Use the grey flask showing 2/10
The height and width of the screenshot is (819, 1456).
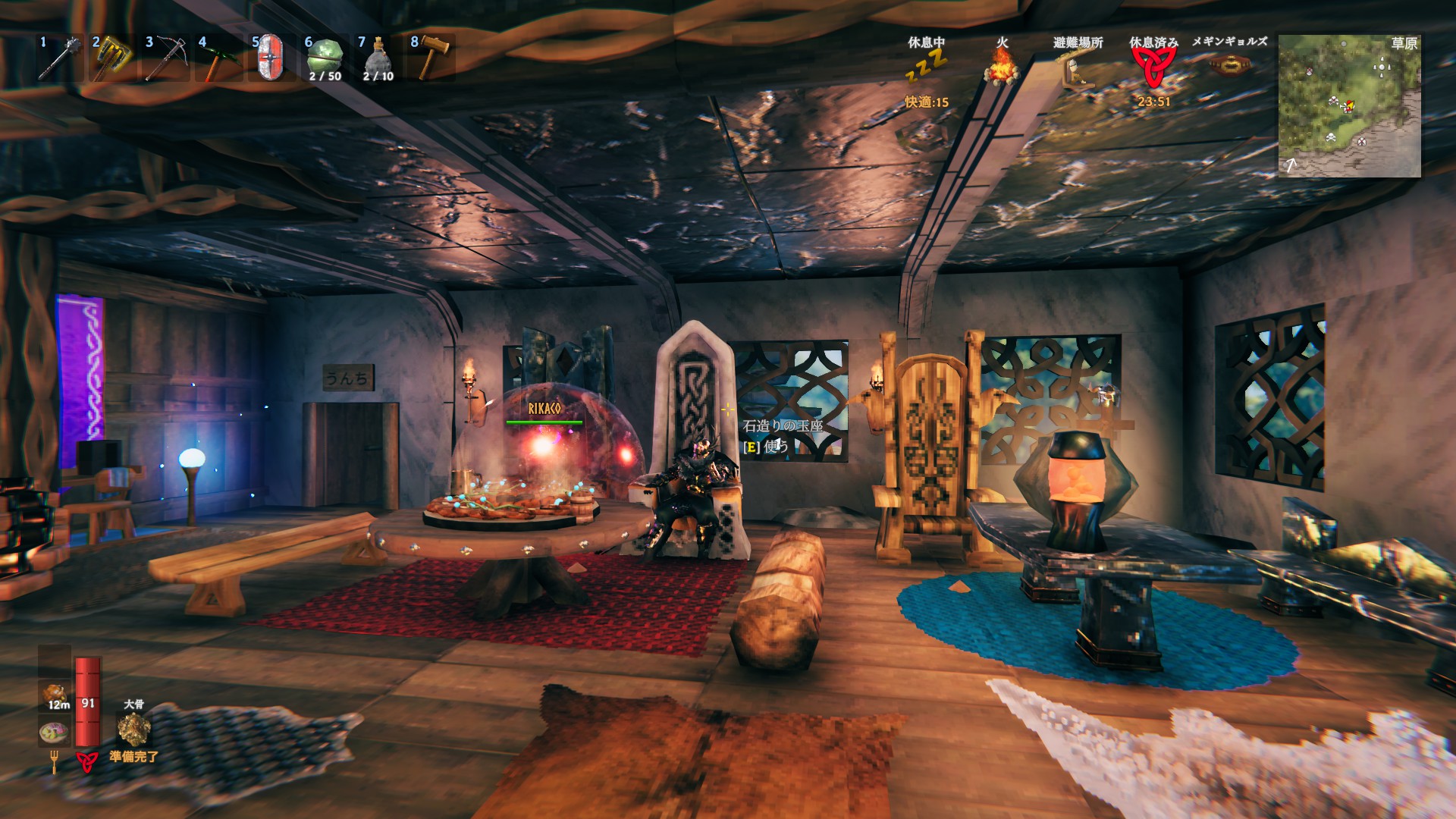(x=378, y=58)
